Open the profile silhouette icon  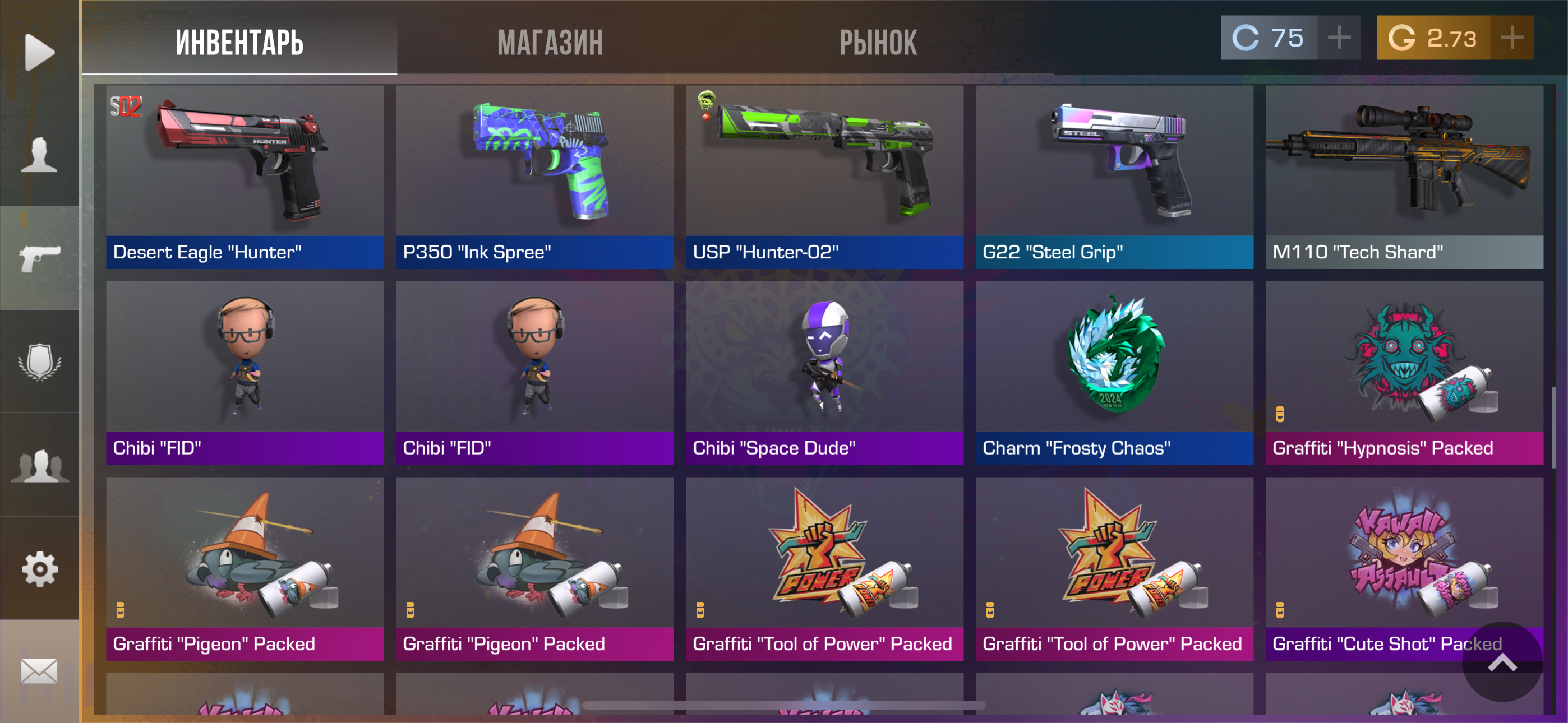pyautogui.click(x=40, y=155)
